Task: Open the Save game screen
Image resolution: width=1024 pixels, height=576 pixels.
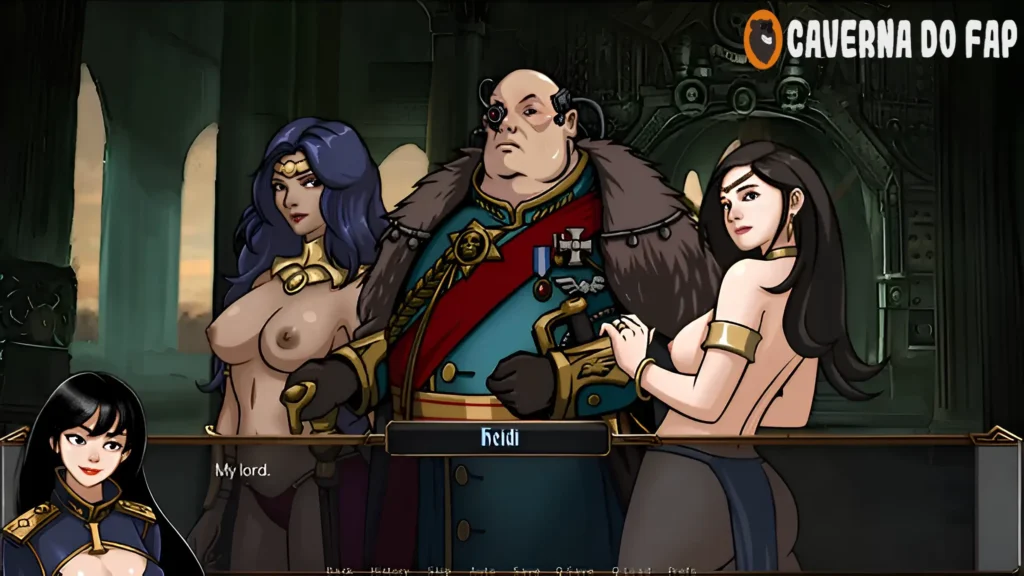Action: 526,570
